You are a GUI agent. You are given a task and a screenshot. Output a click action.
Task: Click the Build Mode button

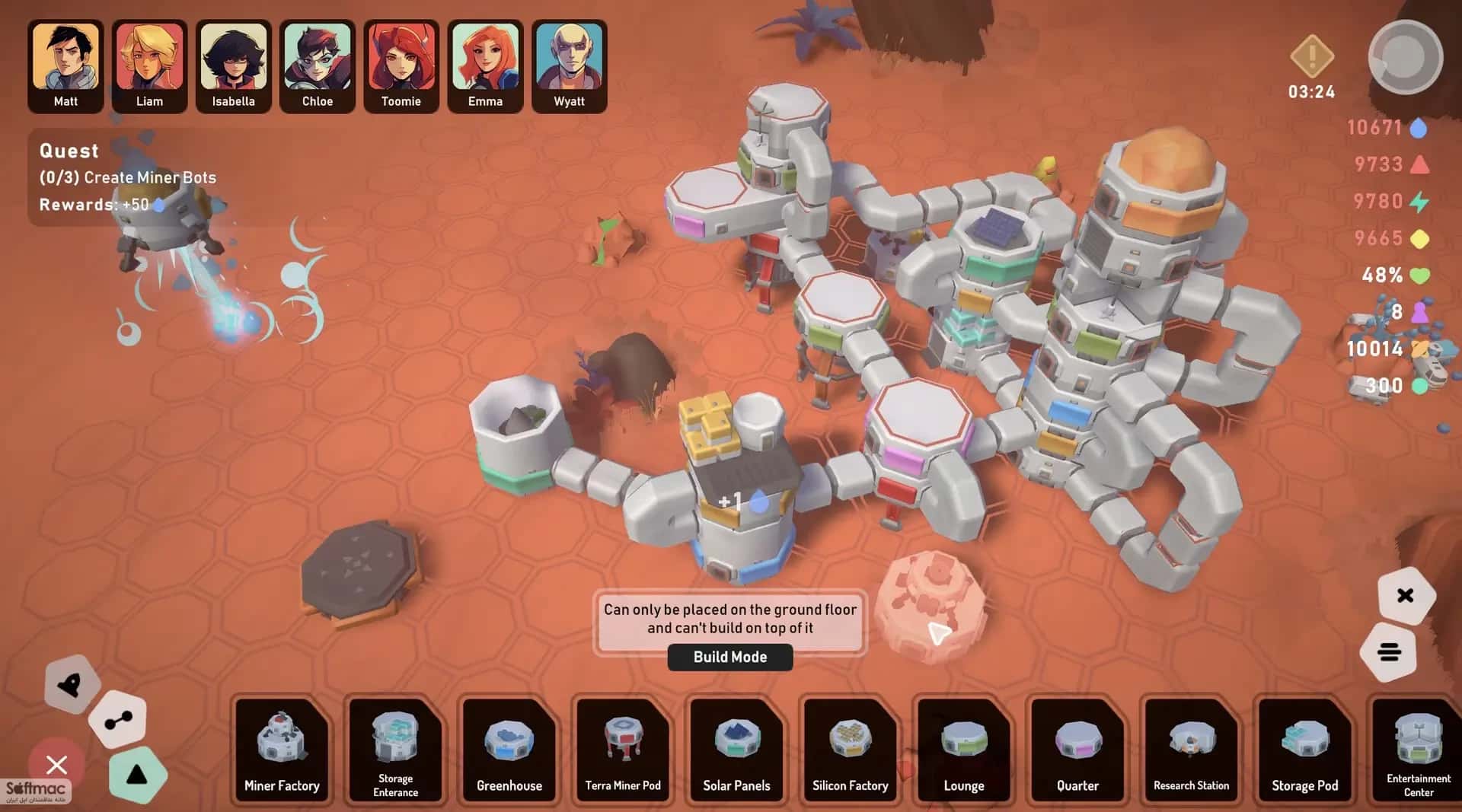point(729,657)
